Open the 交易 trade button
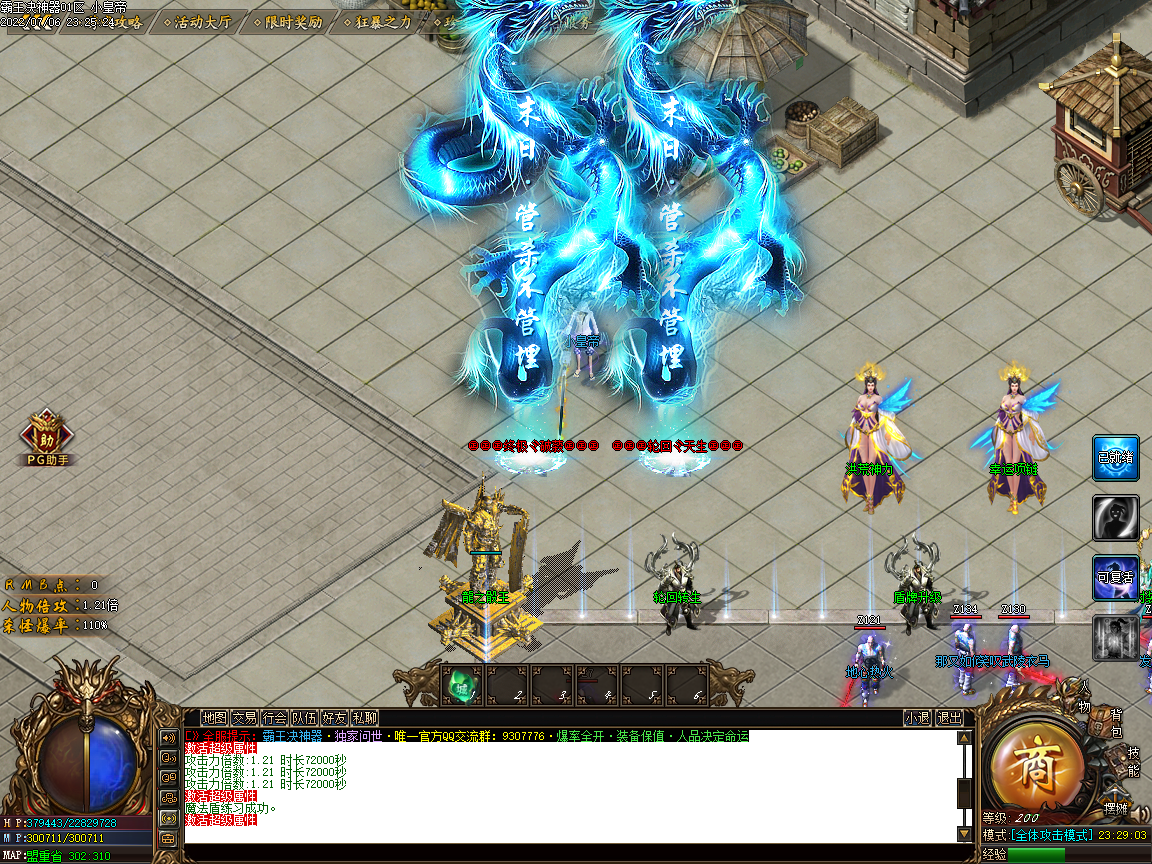 click(x=245, y=718)
